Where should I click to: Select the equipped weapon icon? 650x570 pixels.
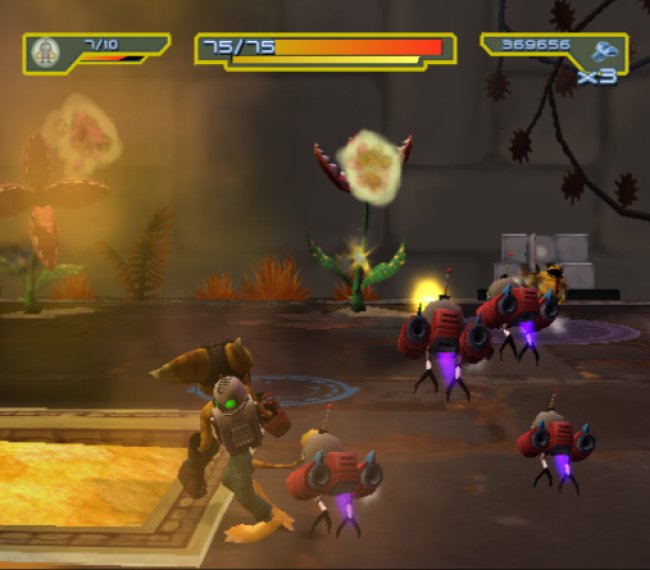(46, 52)
